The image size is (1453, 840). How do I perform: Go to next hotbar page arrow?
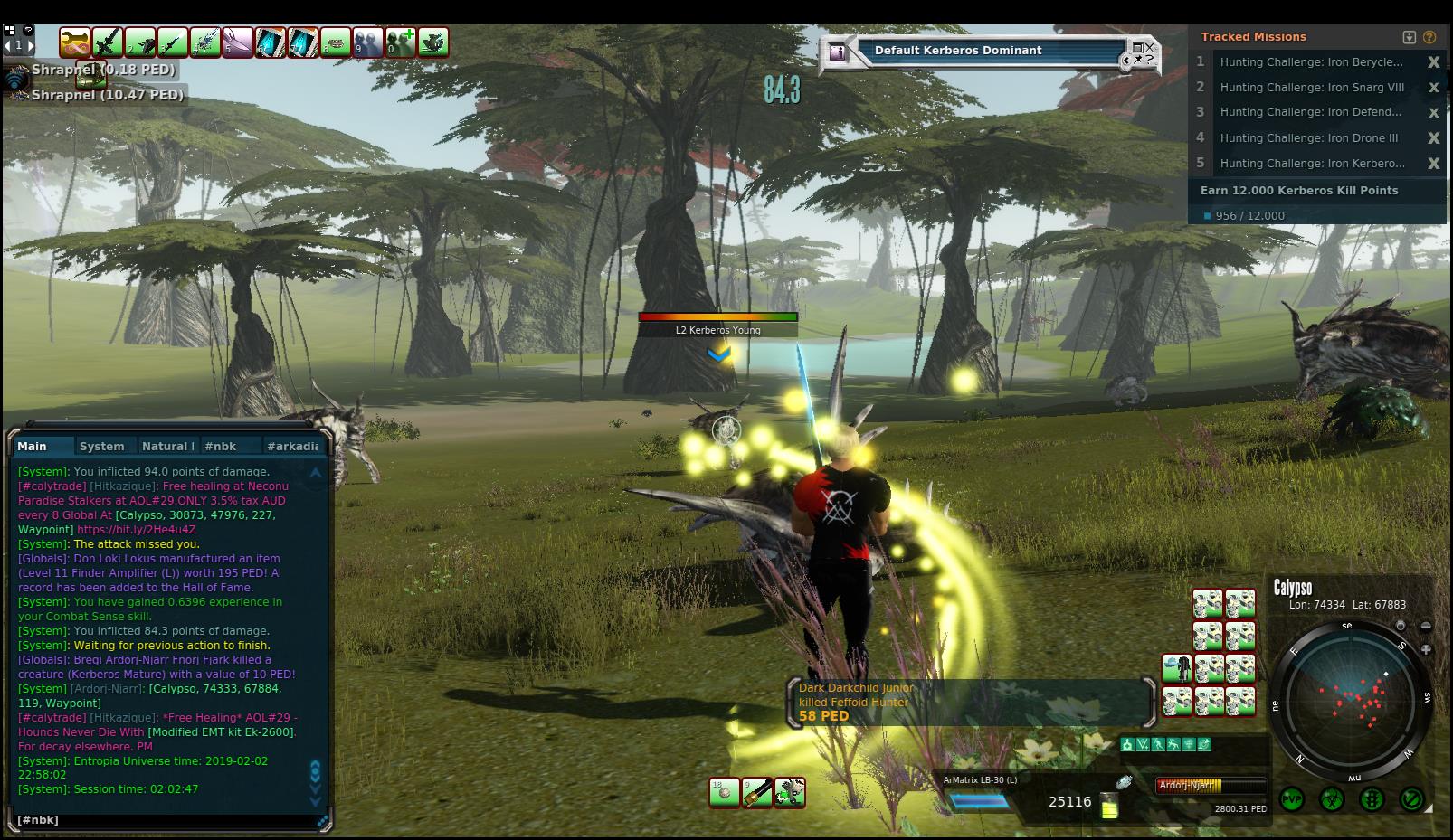pyautogui.click(x=30, y=44)
